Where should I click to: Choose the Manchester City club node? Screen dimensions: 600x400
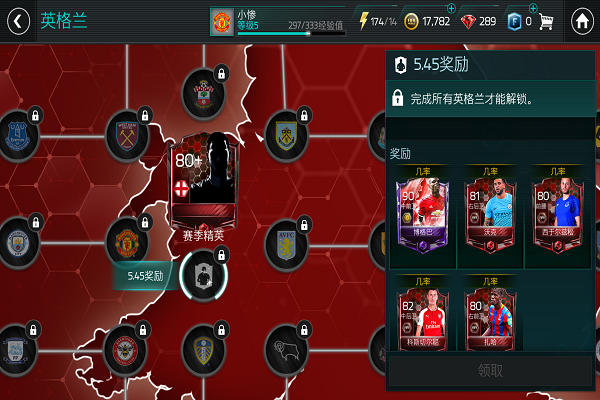pos(17,241)
